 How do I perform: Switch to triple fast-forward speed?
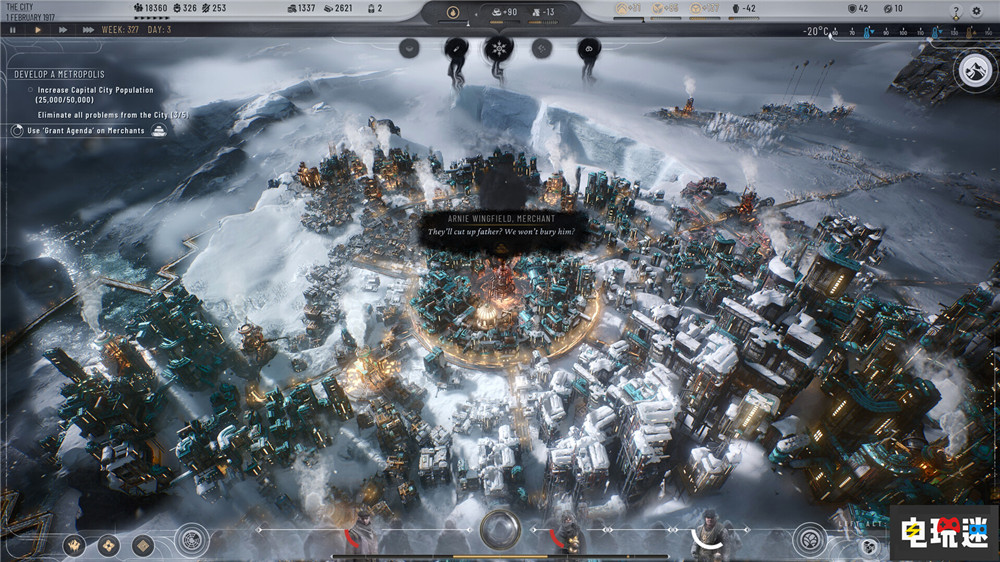pyautogui.click(x=88, y=30)
